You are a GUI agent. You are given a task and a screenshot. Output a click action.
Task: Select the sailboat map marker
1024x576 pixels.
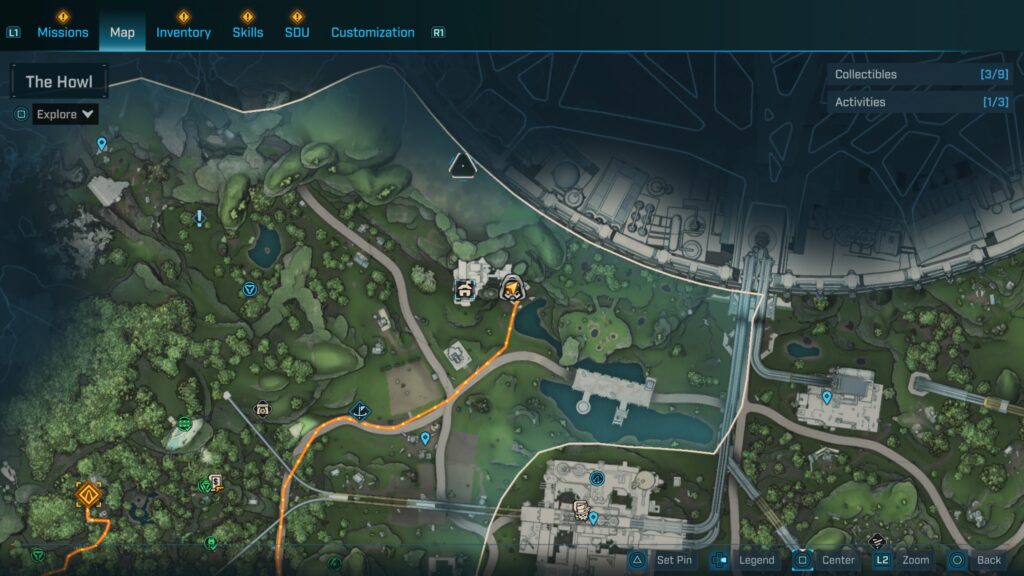(x=359, y=410)
